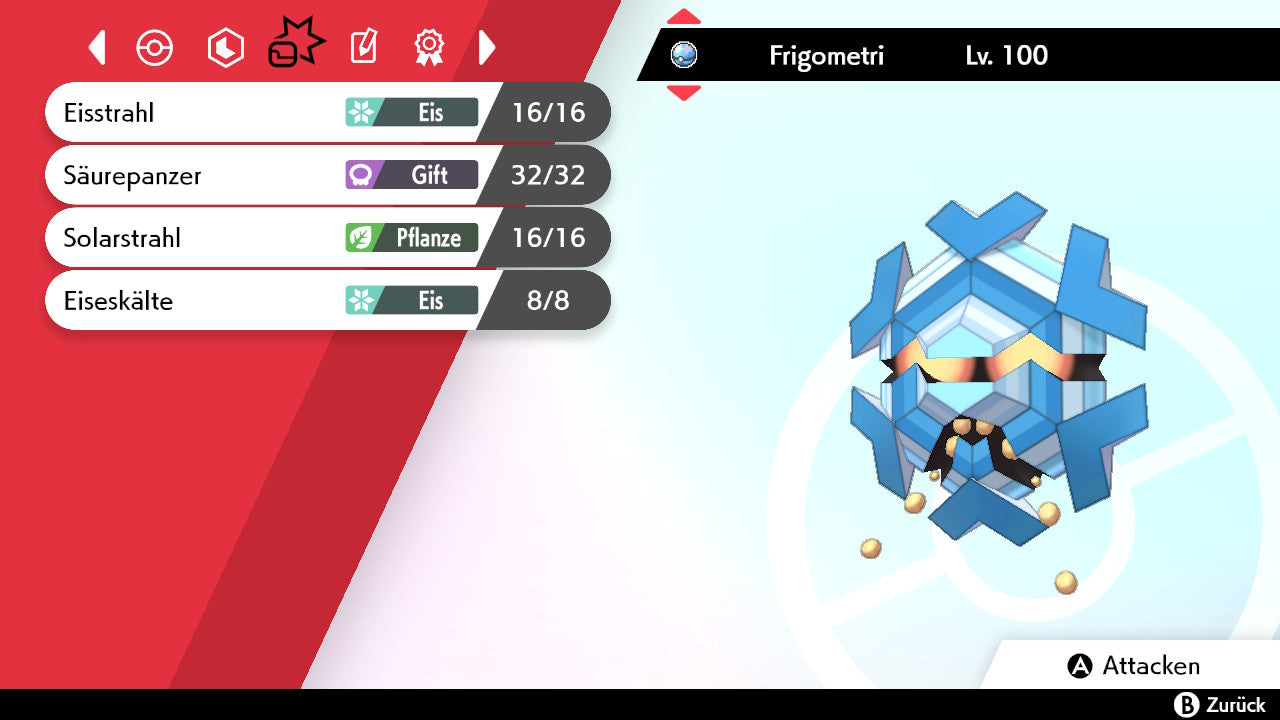Show the moves tab with burst icon
Viewport: 1280px width, 720px height.
coord(295,46)
